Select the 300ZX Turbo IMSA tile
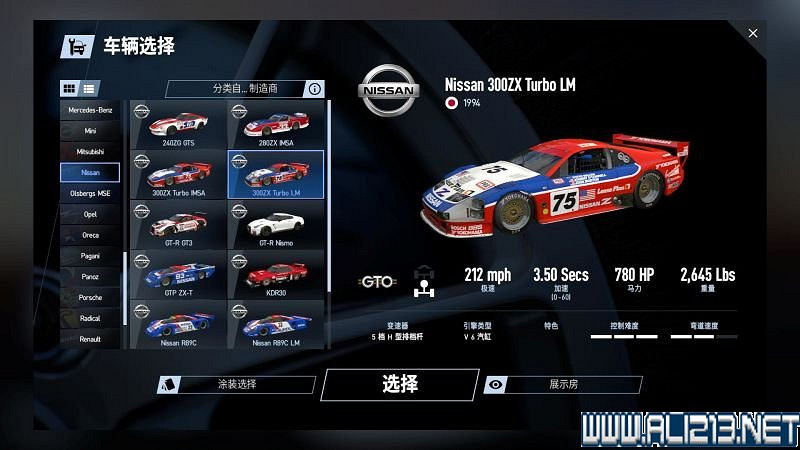800x450 pixels. (178, 175)
